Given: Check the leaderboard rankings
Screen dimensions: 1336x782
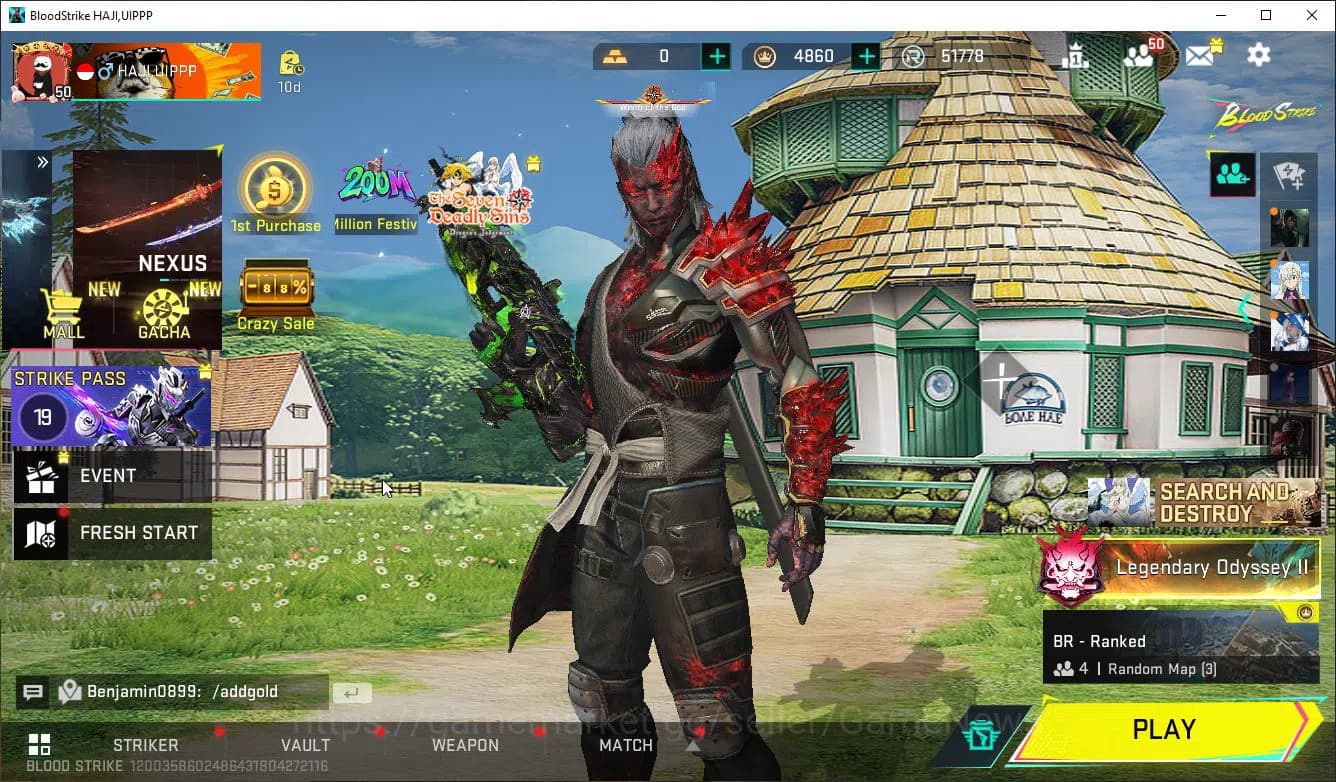Looking at the screenshot, I should click(1078, 56).
